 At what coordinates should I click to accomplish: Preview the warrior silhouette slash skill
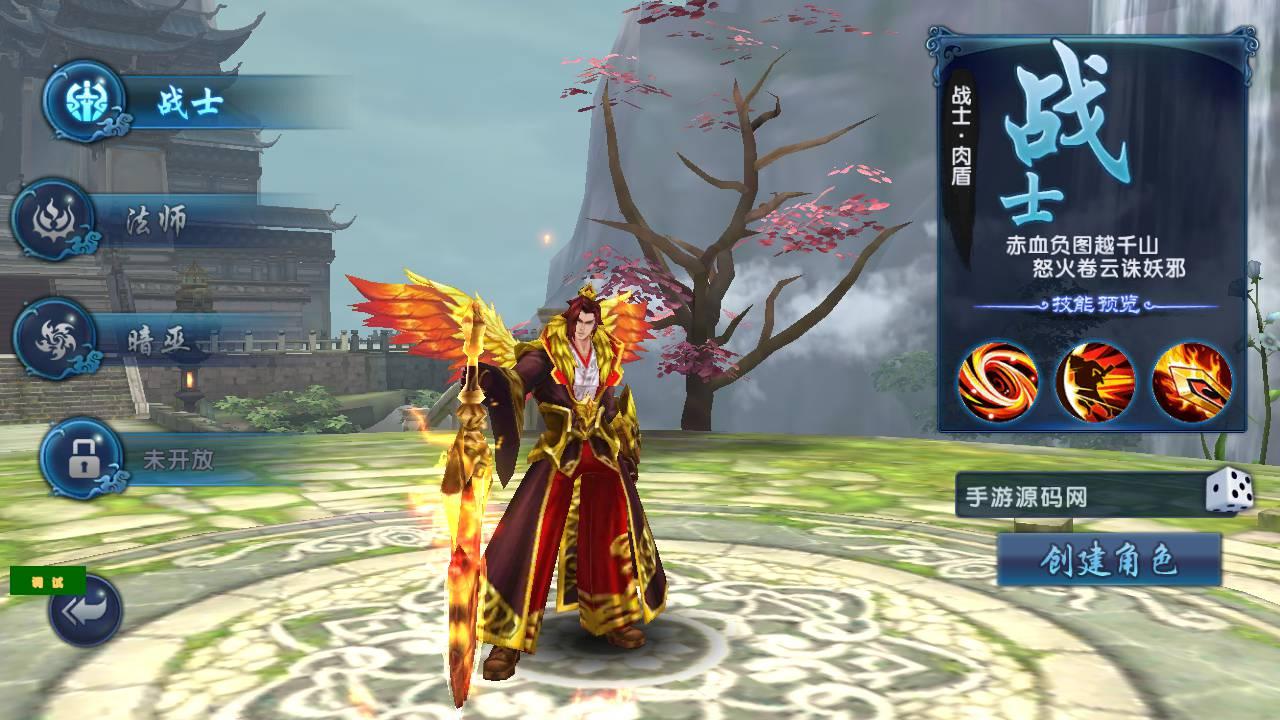1095,382
